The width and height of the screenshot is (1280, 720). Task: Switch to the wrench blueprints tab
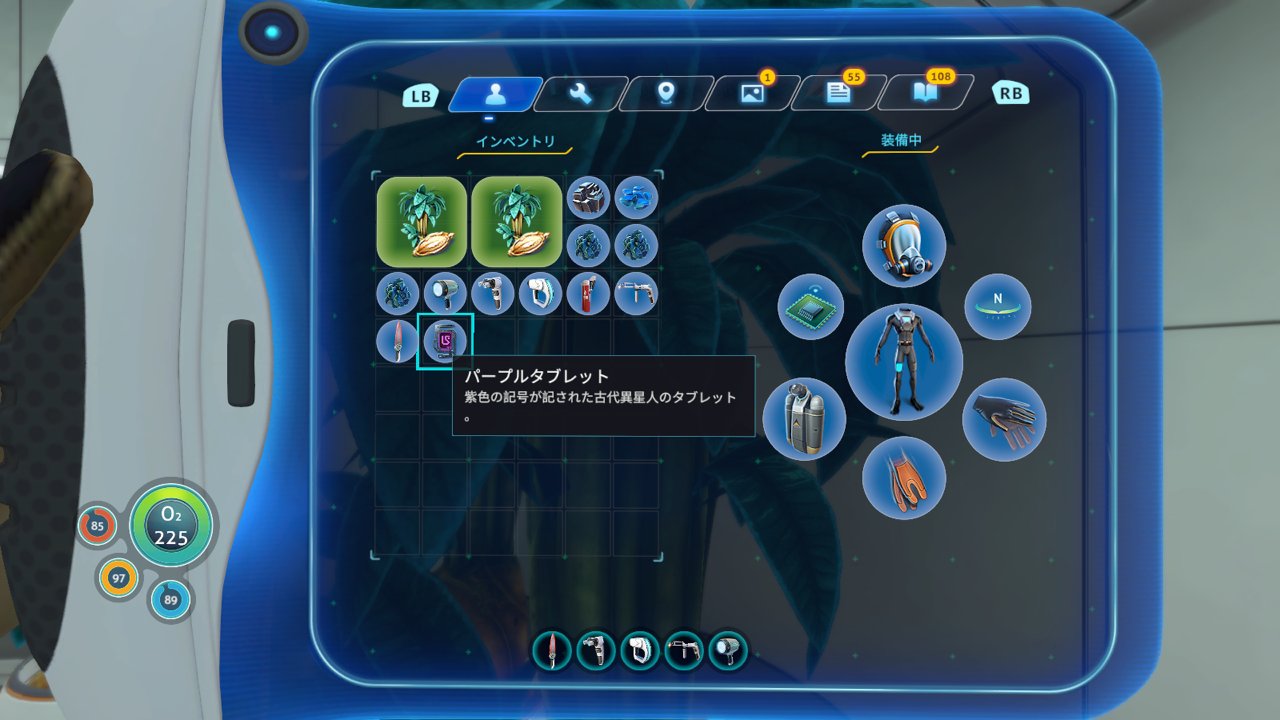[581, 94]
